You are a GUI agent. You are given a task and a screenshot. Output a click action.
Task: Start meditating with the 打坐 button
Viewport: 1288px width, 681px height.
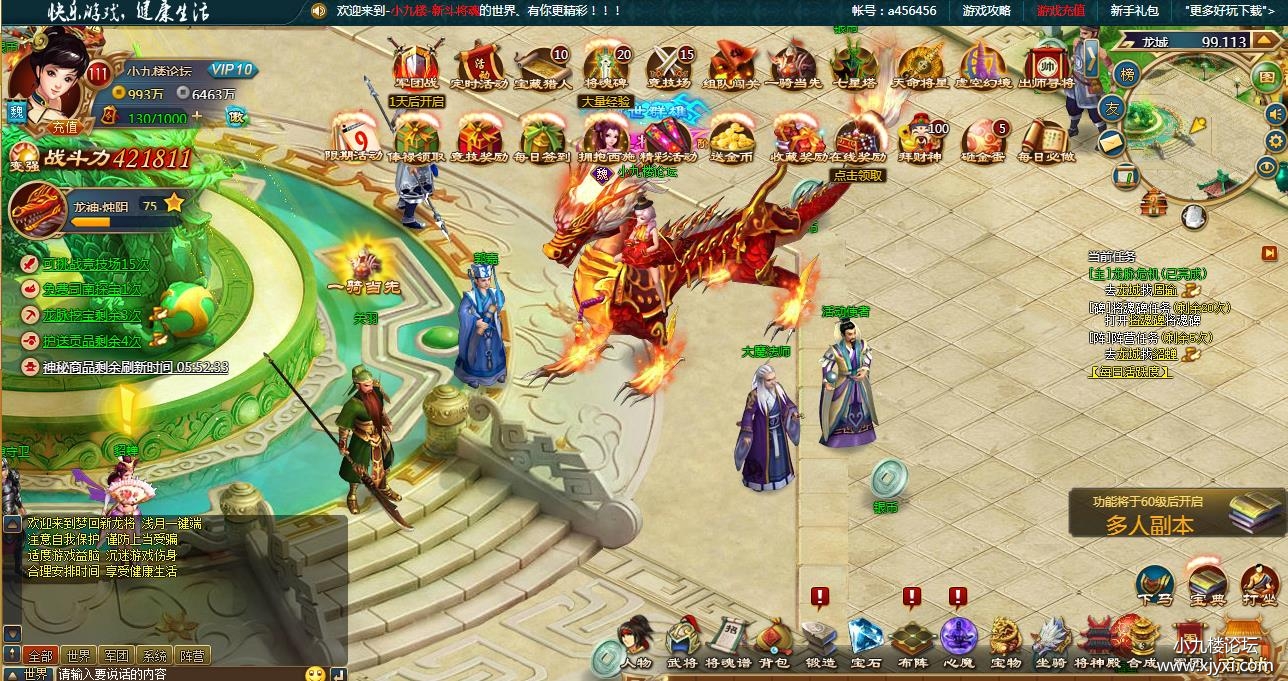tap(1260, 585)
